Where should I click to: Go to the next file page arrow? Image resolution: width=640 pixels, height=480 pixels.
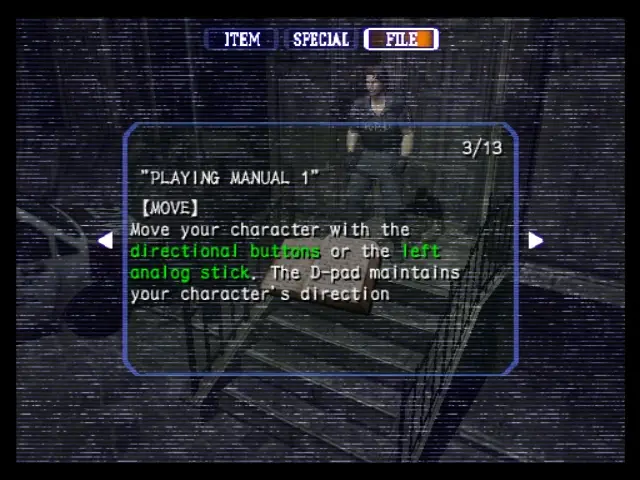[535, 240]
